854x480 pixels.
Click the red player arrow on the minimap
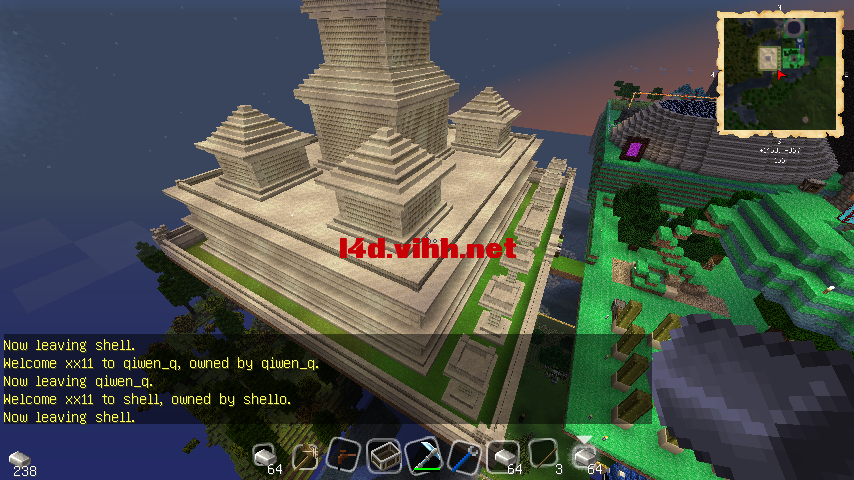point(780,75)
